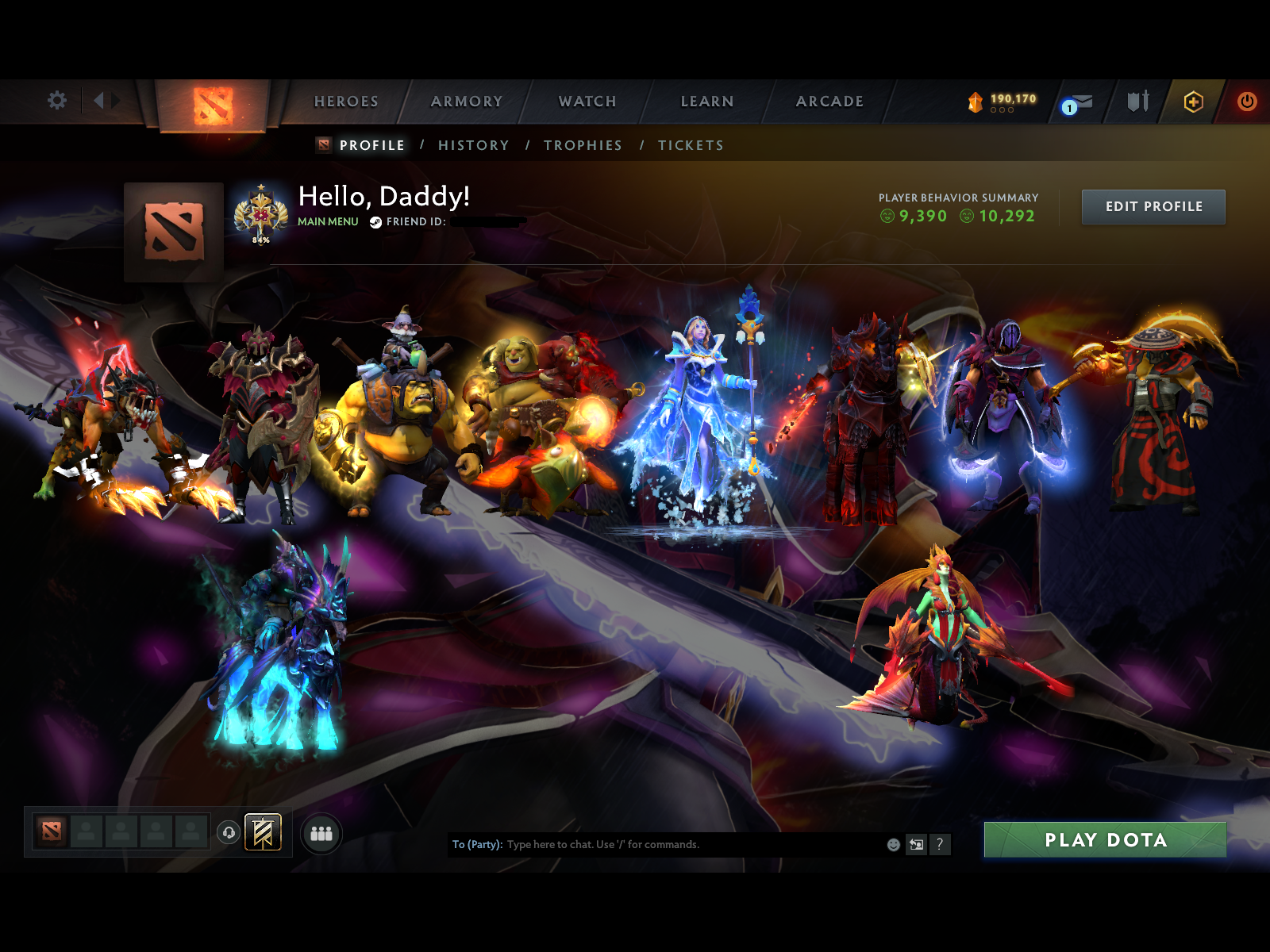1270x952 pixels.
Task: Click the gold hexagon Dota Plus icon
Action: [1193, 102]
